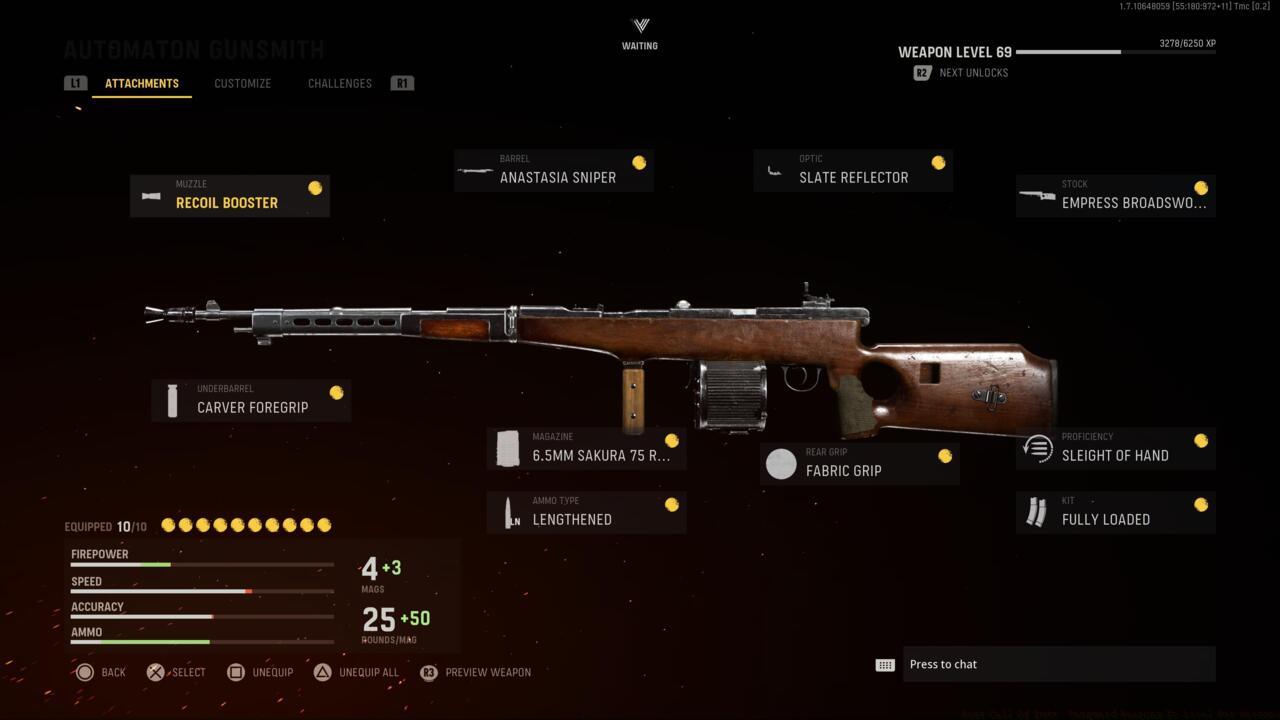Screen dimensions: 1280x720
Task: Go to the Challenges tab
Action: (x=339, y=83)
